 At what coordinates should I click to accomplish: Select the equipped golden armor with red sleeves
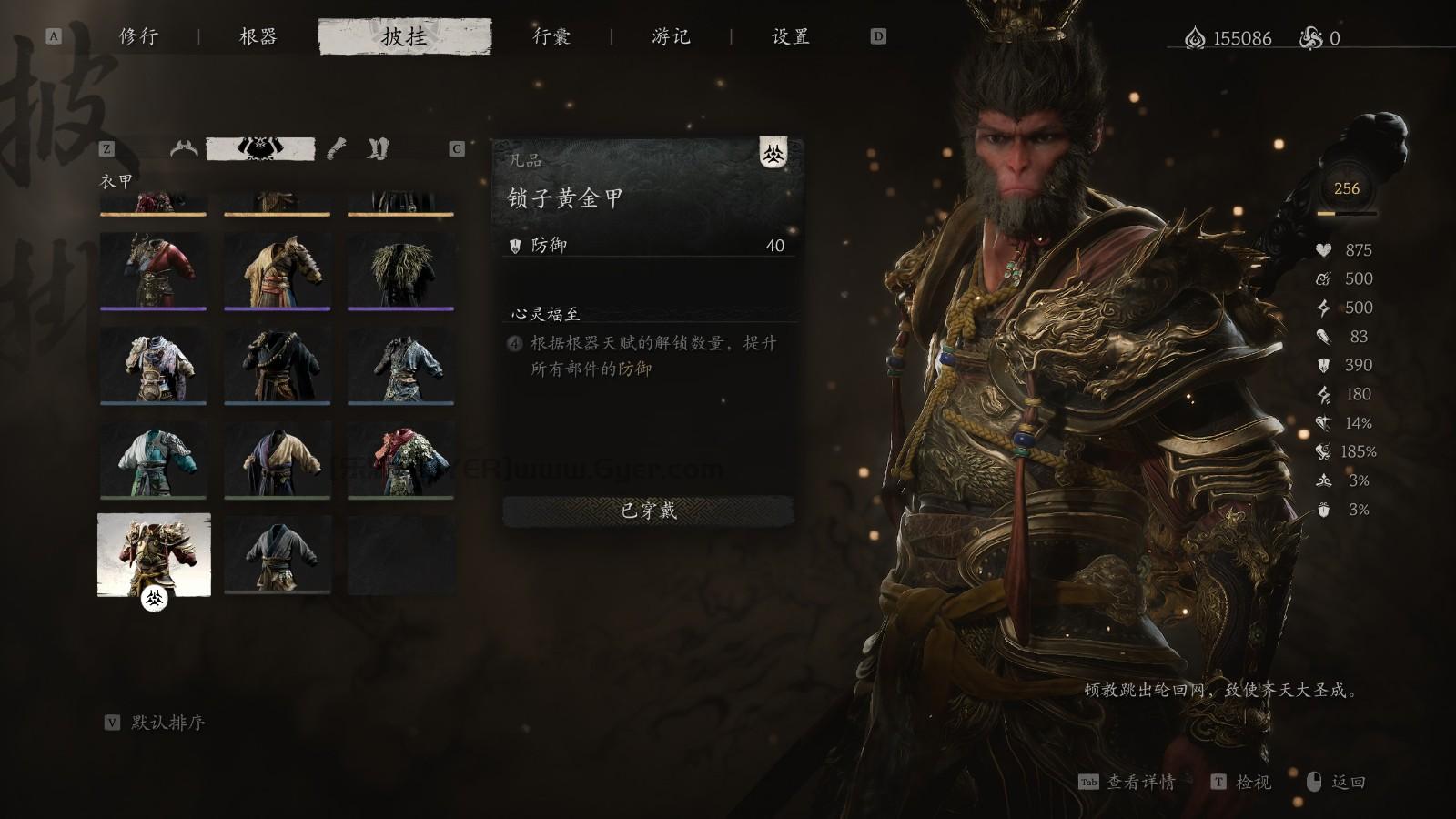pos(154,554)
